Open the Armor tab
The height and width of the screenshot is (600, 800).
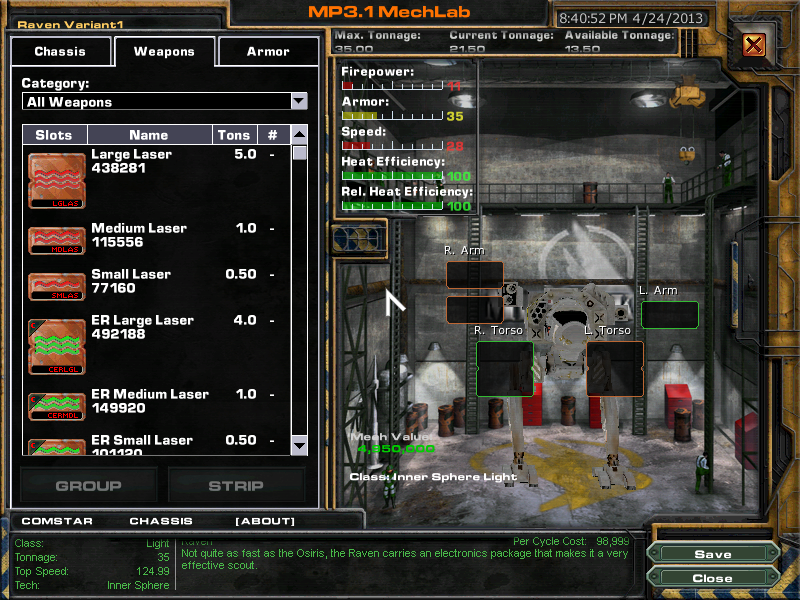[x=268, y=51]
